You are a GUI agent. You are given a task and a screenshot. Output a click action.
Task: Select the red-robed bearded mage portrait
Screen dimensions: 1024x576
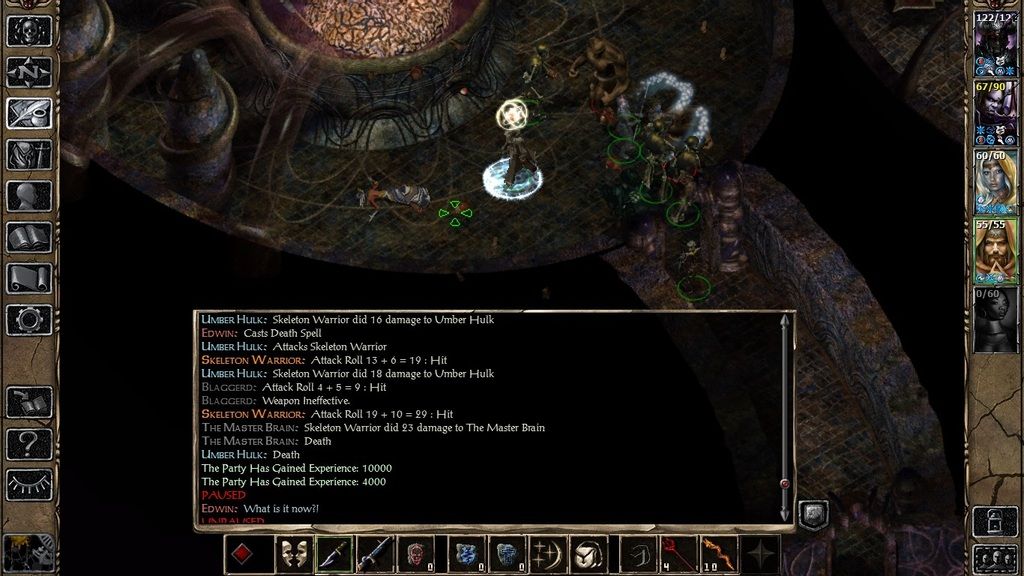click(x=994, y=252)
